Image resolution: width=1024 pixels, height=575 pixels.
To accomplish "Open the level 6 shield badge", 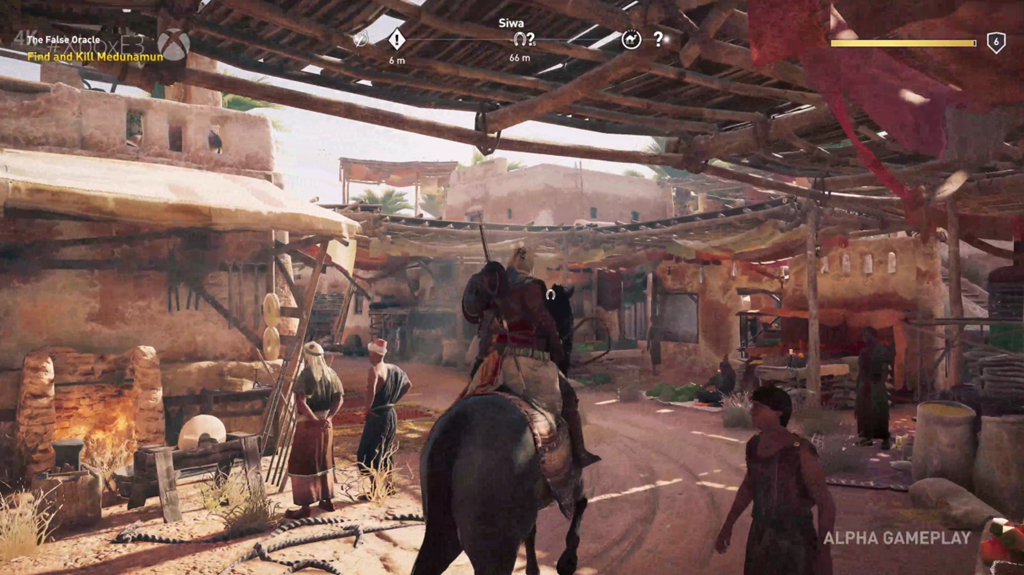I will [996, 42].
